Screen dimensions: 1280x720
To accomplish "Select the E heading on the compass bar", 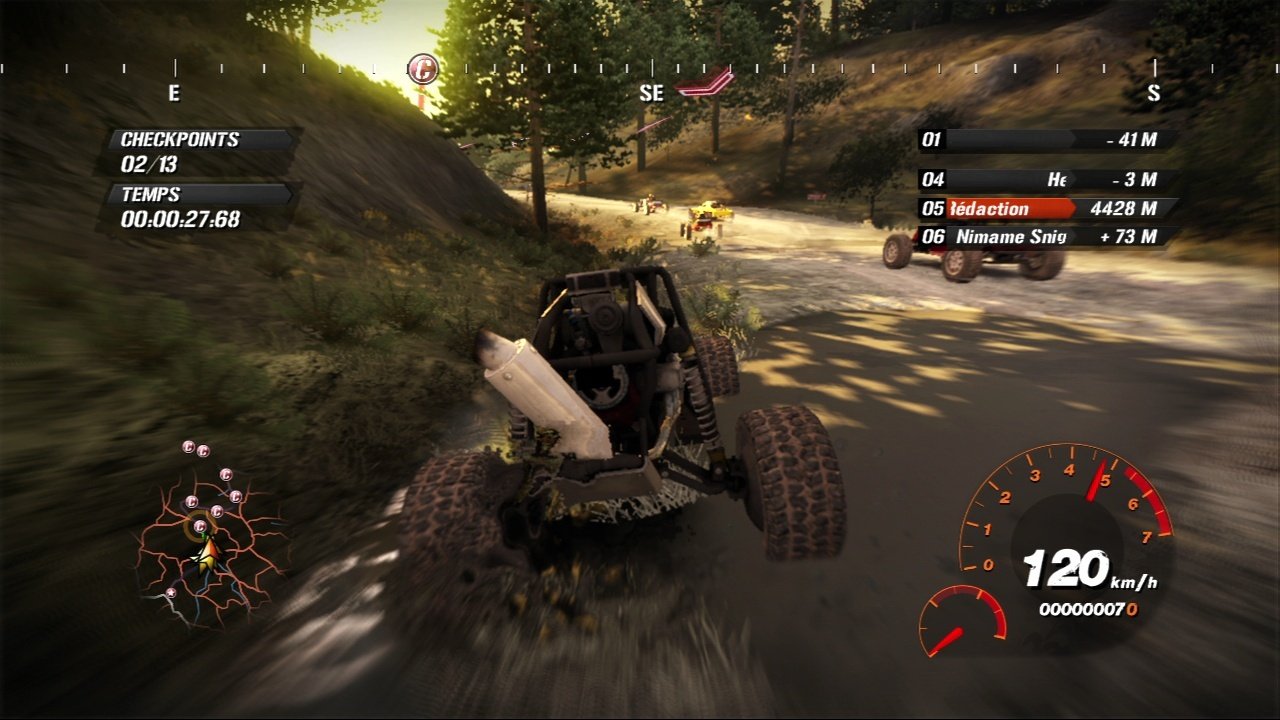I will [176, 94].
